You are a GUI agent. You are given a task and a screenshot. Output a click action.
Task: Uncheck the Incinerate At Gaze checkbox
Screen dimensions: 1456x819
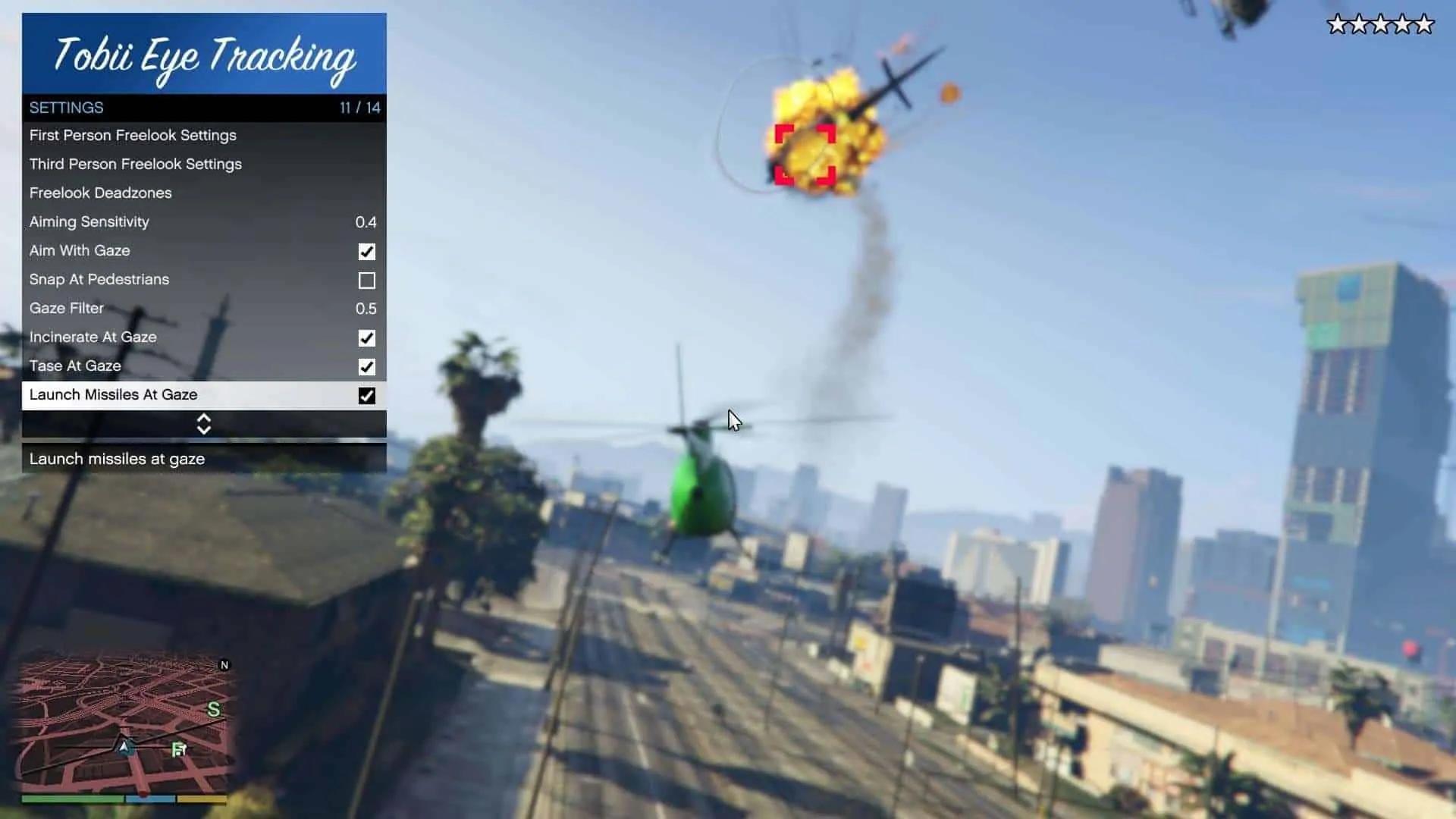(x=367, y=338)
